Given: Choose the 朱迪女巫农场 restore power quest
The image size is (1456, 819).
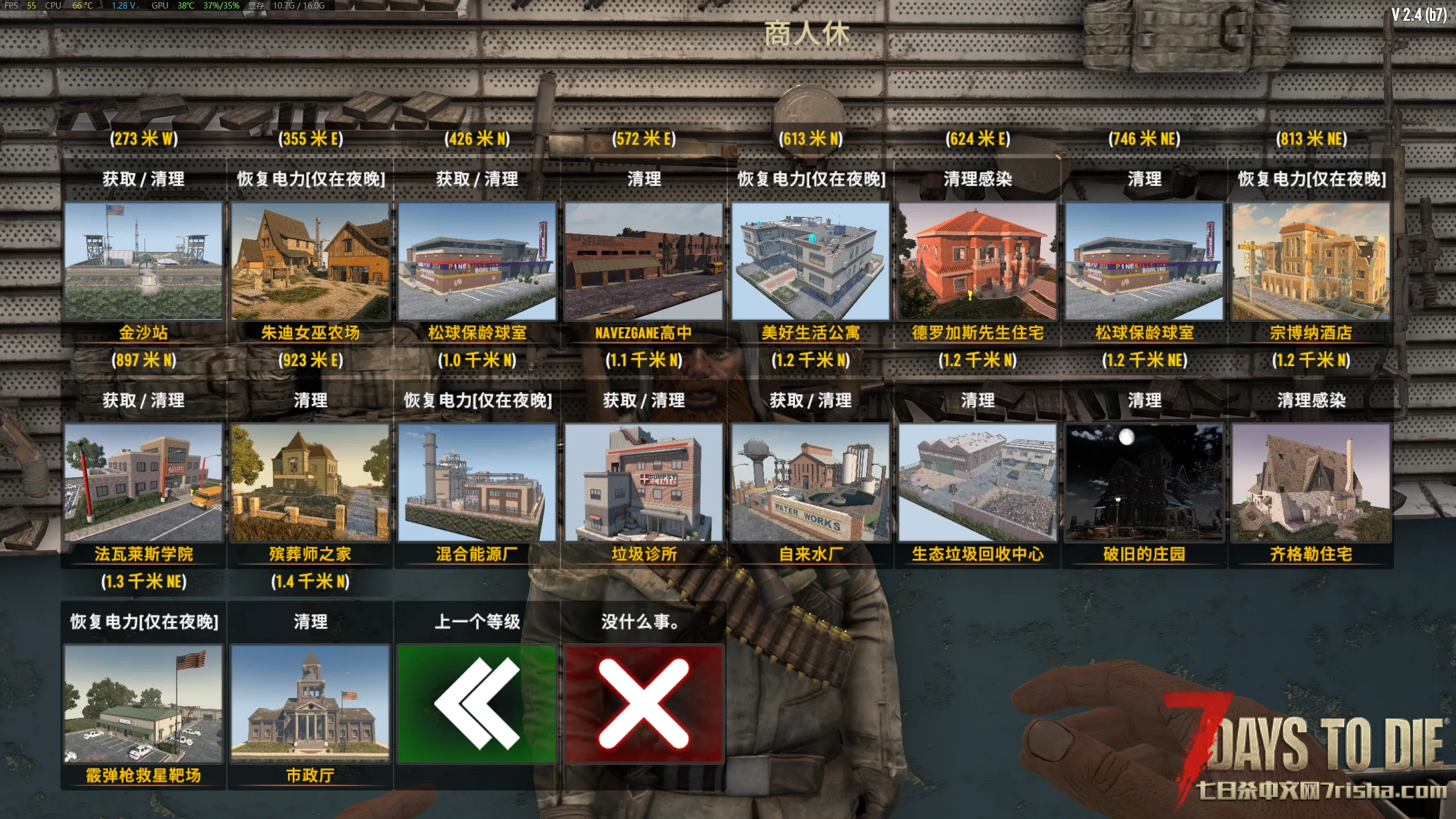Looking at the screenshot, I should pyautogui.click(x=310, y=261).
